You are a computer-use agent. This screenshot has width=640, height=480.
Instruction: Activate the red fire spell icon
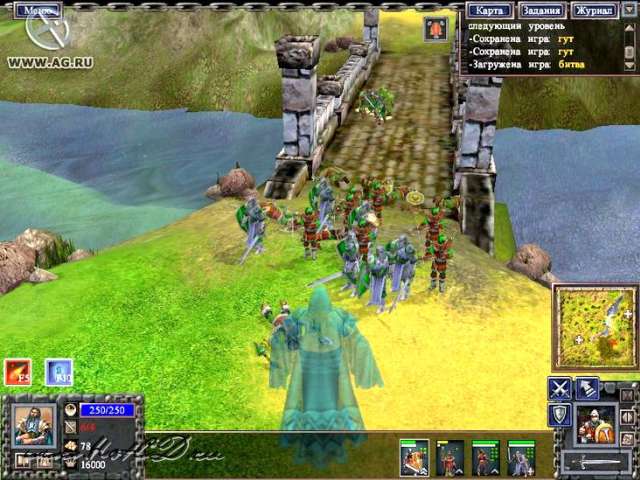(17, 372)
